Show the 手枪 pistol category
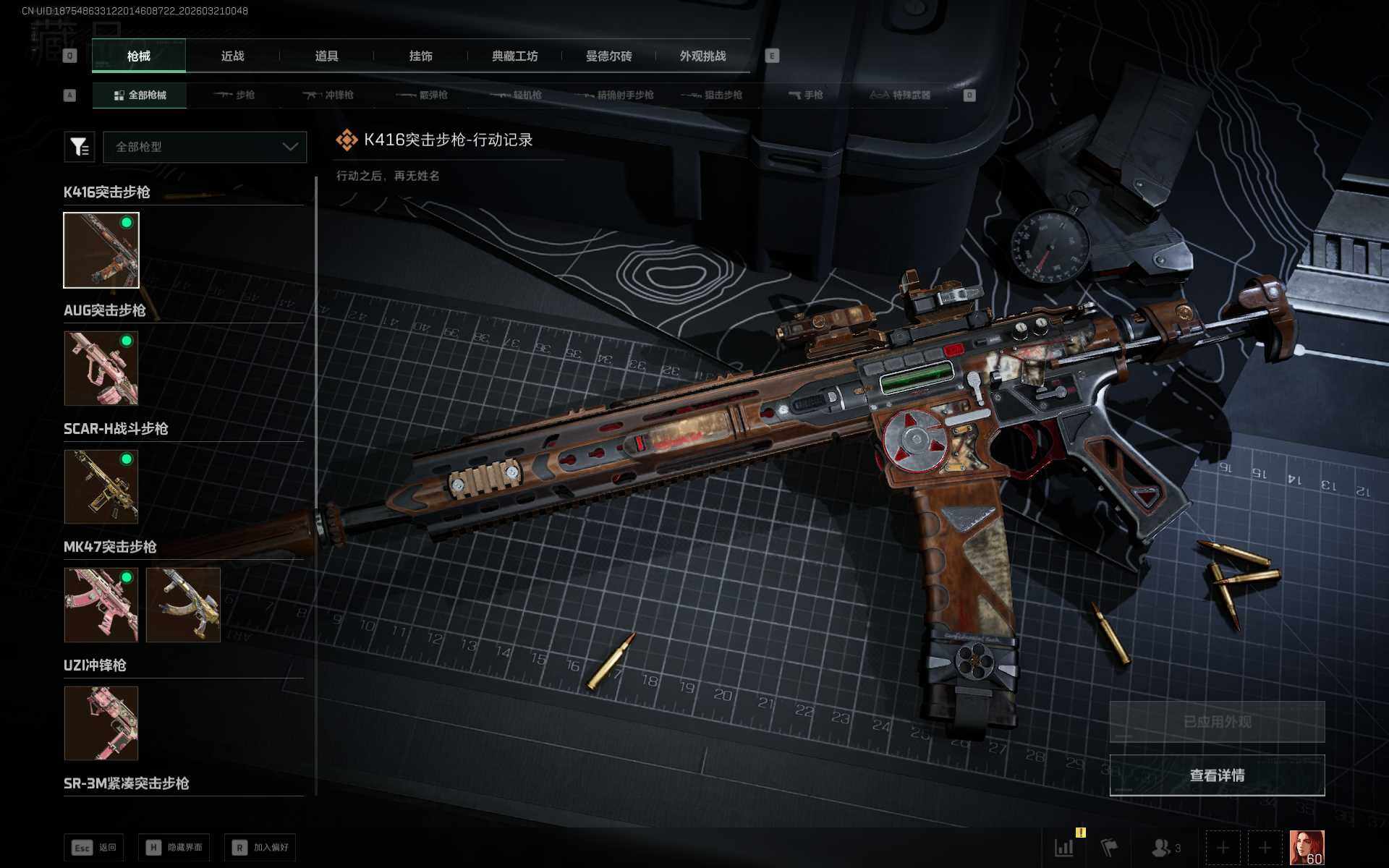This screenshot has height=868, width=1389. click(x=806, y=95)
